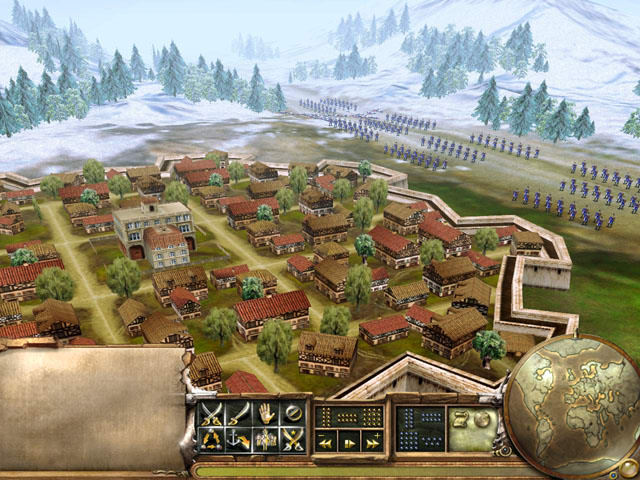Decrease game speed with rewind arrows
Screen dimensions: 640x480
tap(325, 441)
